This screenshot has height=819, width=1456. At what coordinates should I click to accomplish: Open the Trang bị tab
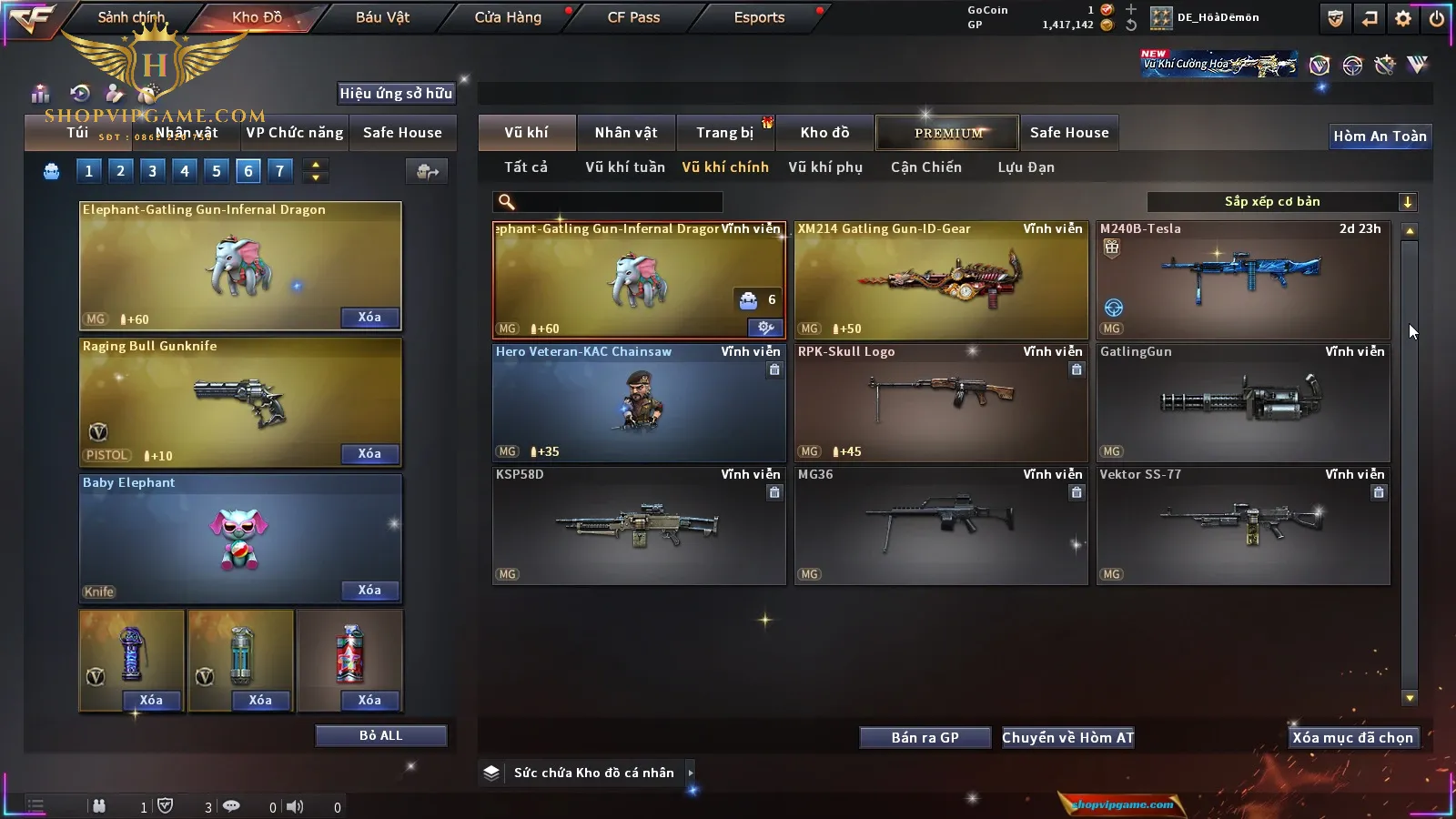[724, 133]
